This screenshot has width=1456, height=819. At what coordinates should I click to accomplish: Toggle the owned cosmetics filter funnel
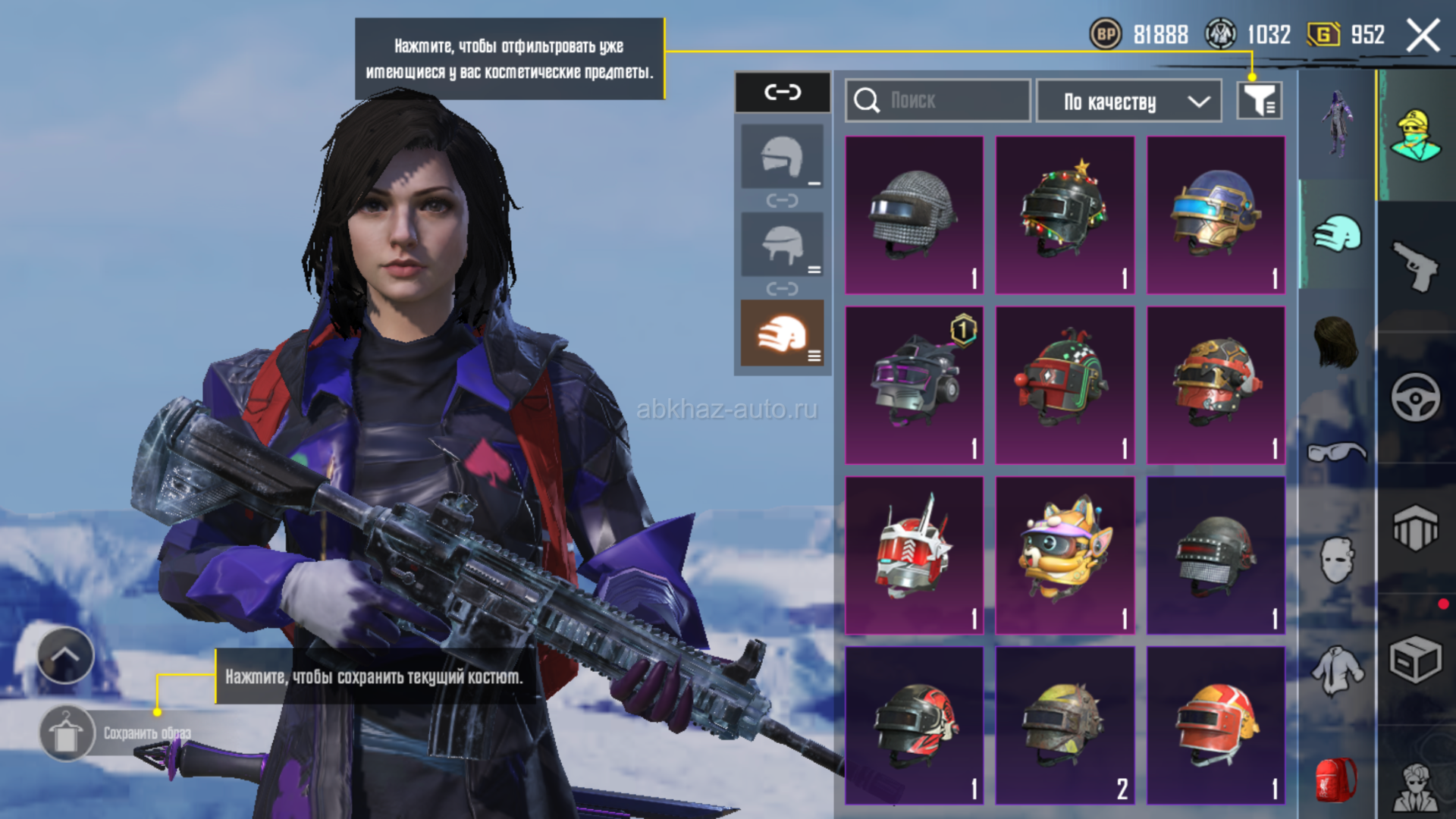[1259, 100]
